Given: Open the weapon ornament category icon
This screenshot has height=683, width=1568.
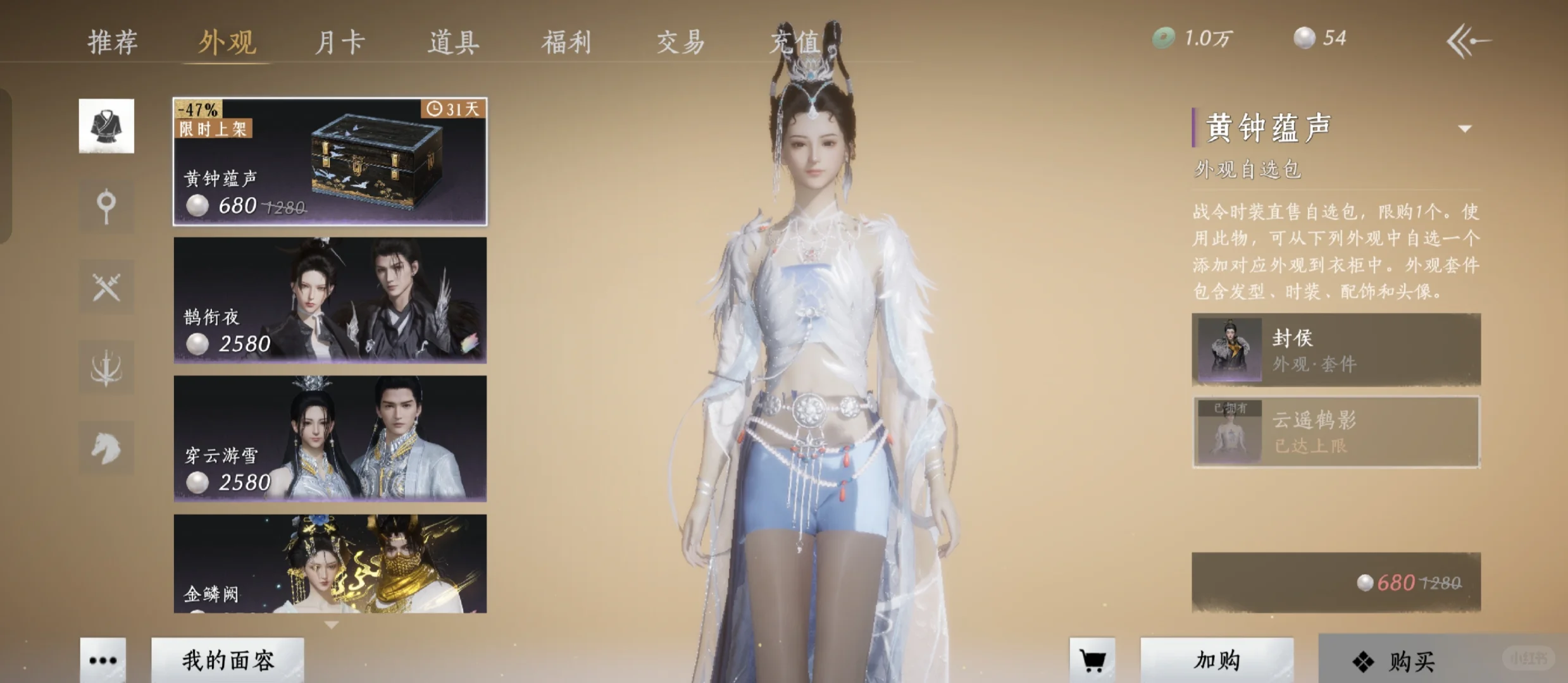Looking at the screenshot, I should [106, 367].
